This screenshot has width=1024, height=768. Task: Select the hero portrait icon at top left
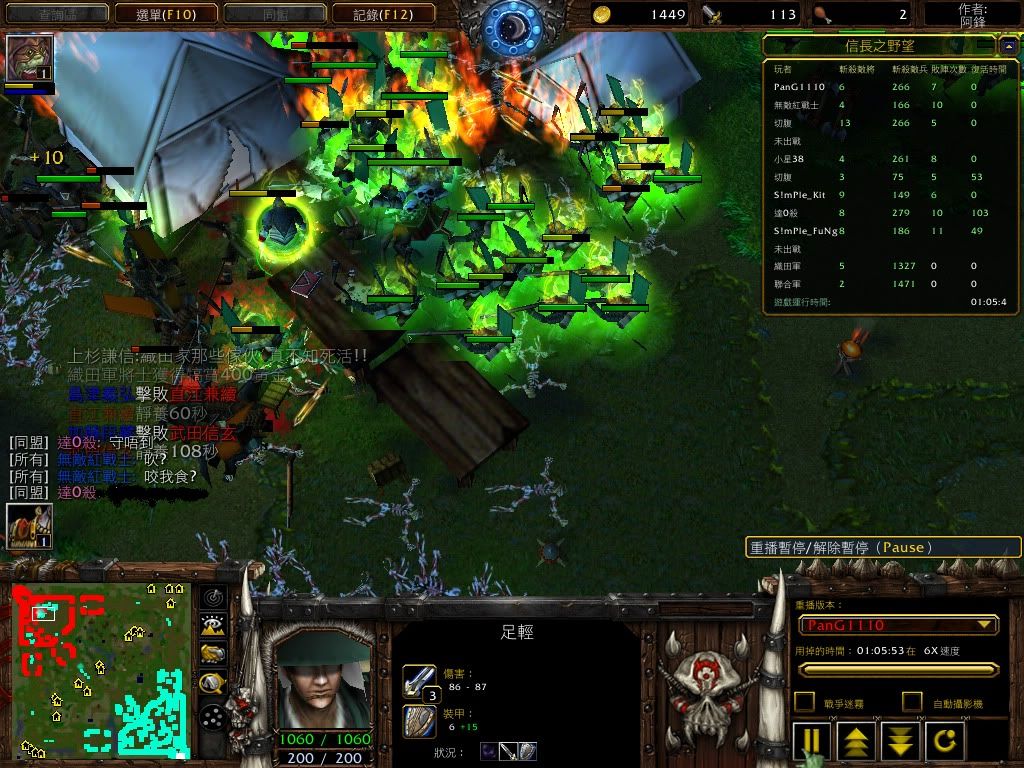(28, 58)
